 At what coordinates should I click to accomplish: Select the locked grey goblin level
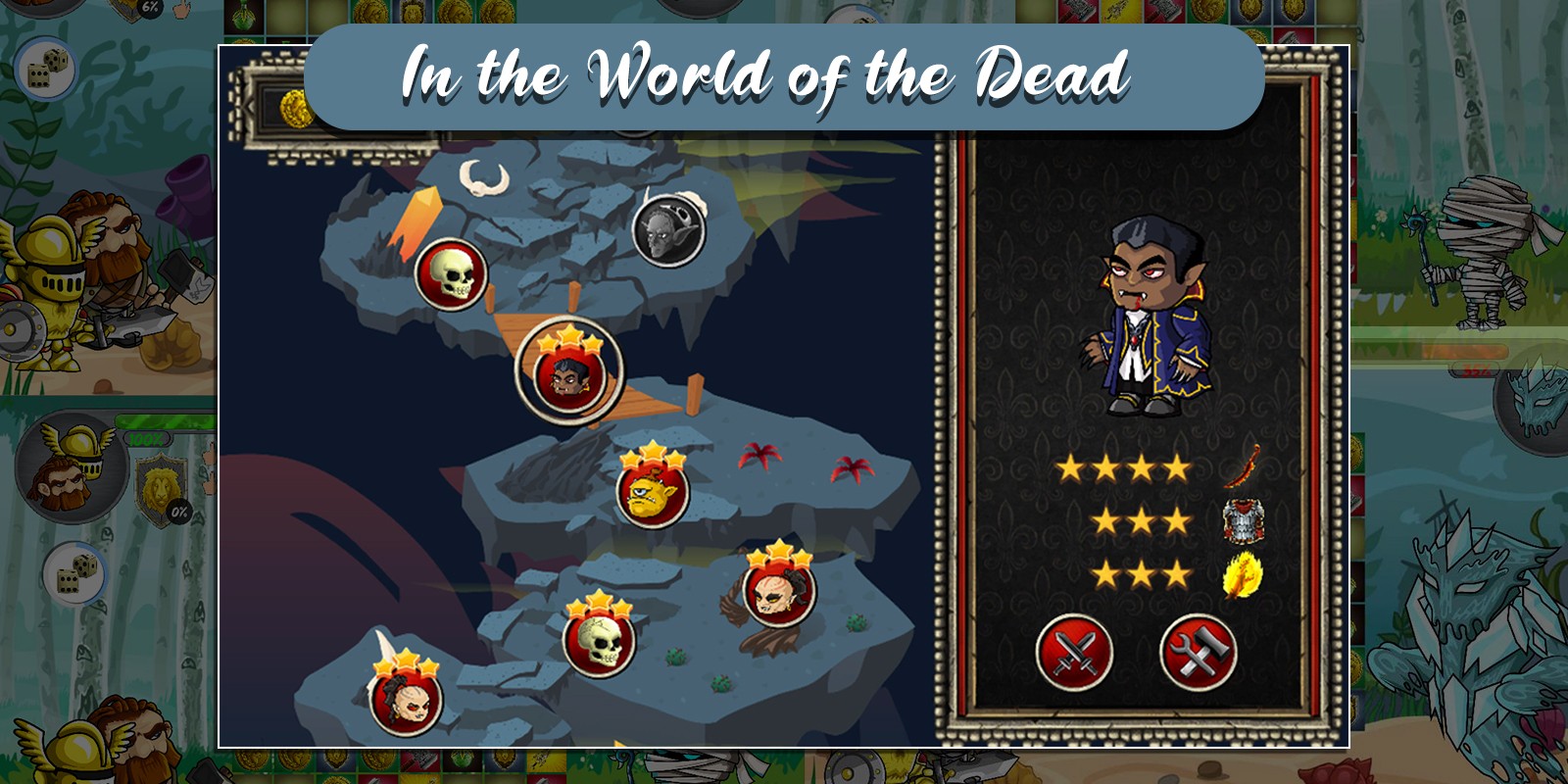pos(669,231)
